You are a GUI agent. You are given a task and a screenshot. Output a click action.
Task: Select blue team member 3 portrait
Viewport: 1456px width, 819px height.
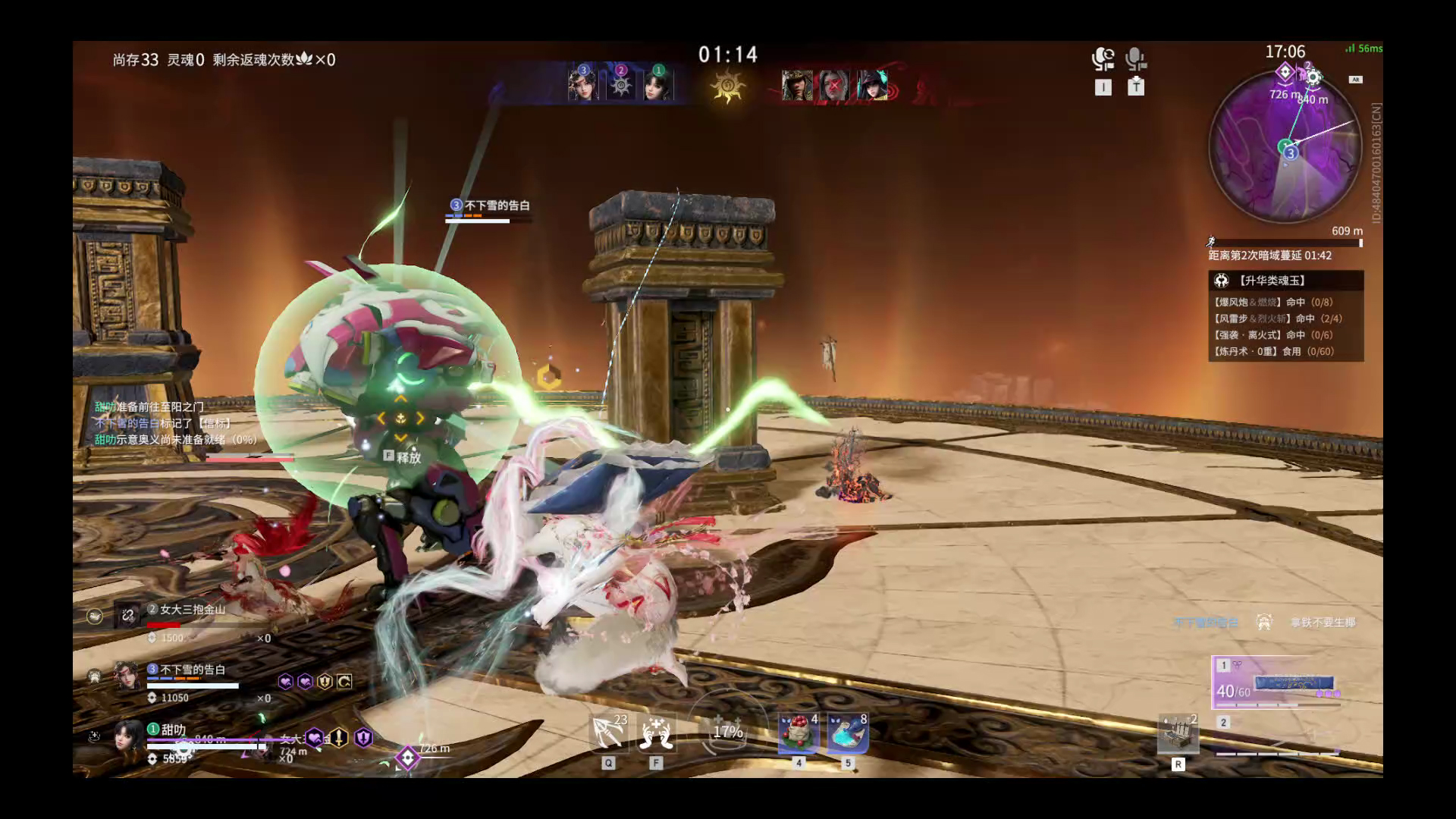pos(583,84)
